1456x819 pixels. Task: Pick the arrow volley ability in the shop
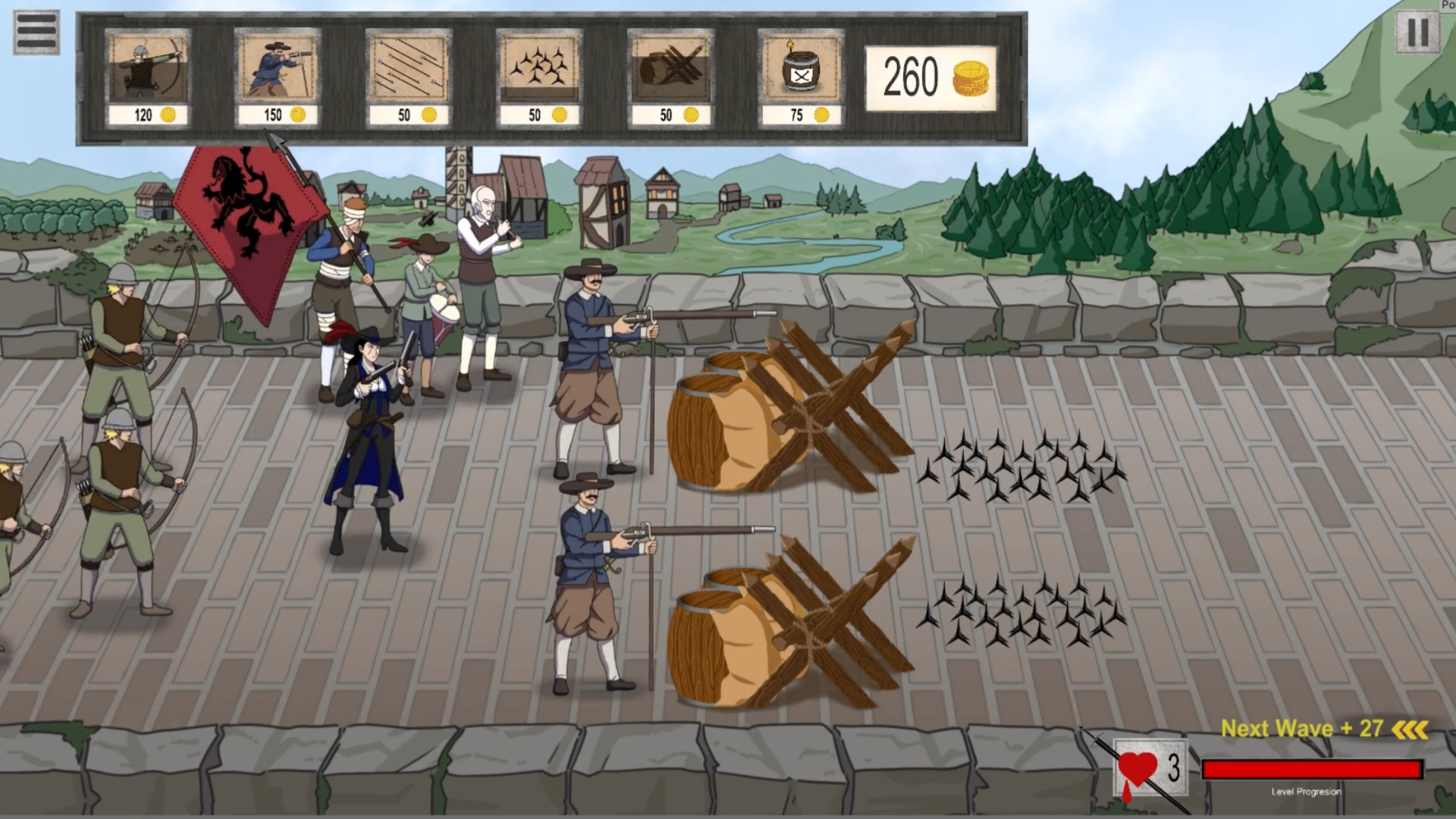(x=408, y=68)
